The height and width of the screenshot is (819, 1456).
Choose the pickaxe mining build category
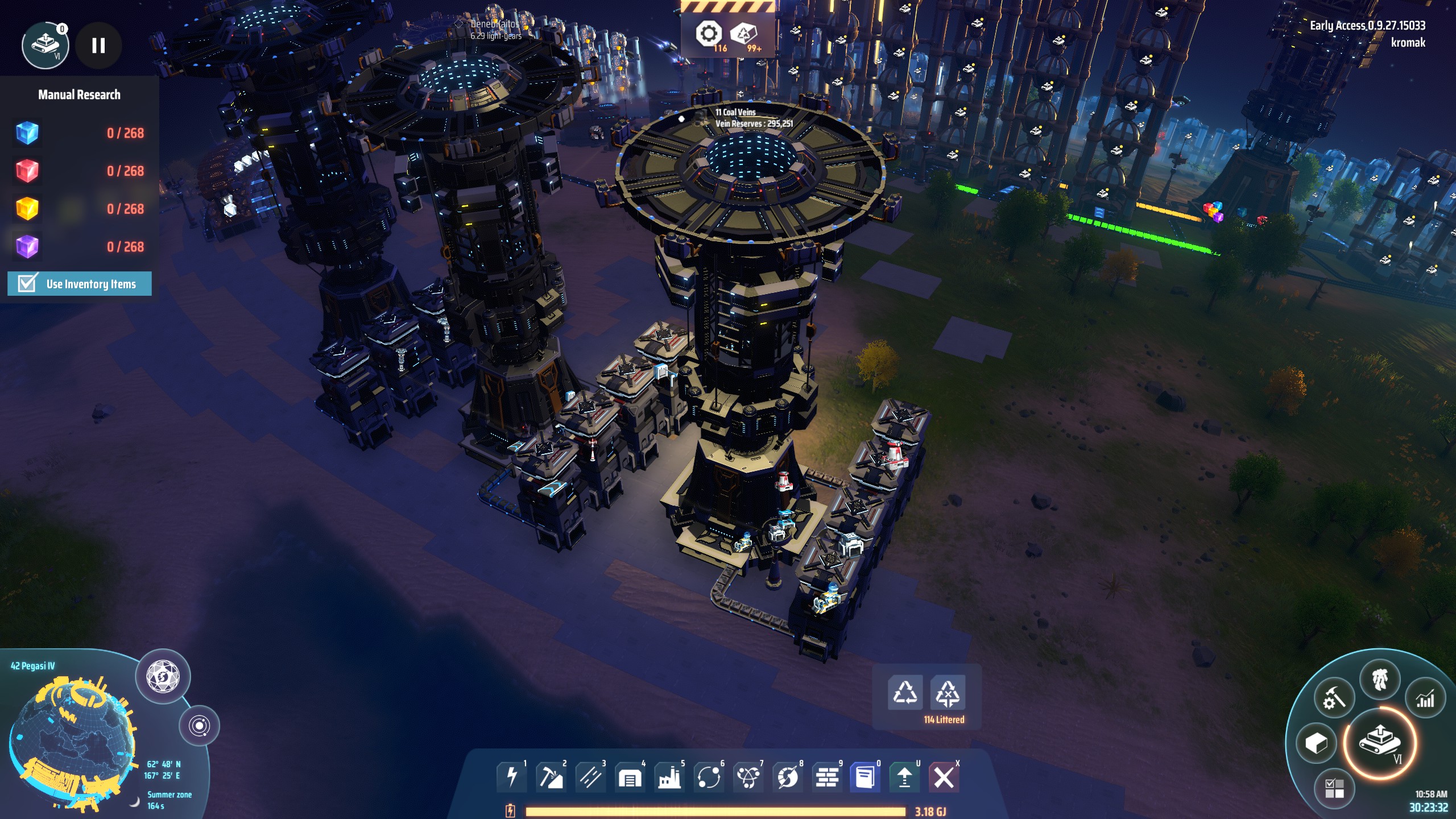click(551, 776)
